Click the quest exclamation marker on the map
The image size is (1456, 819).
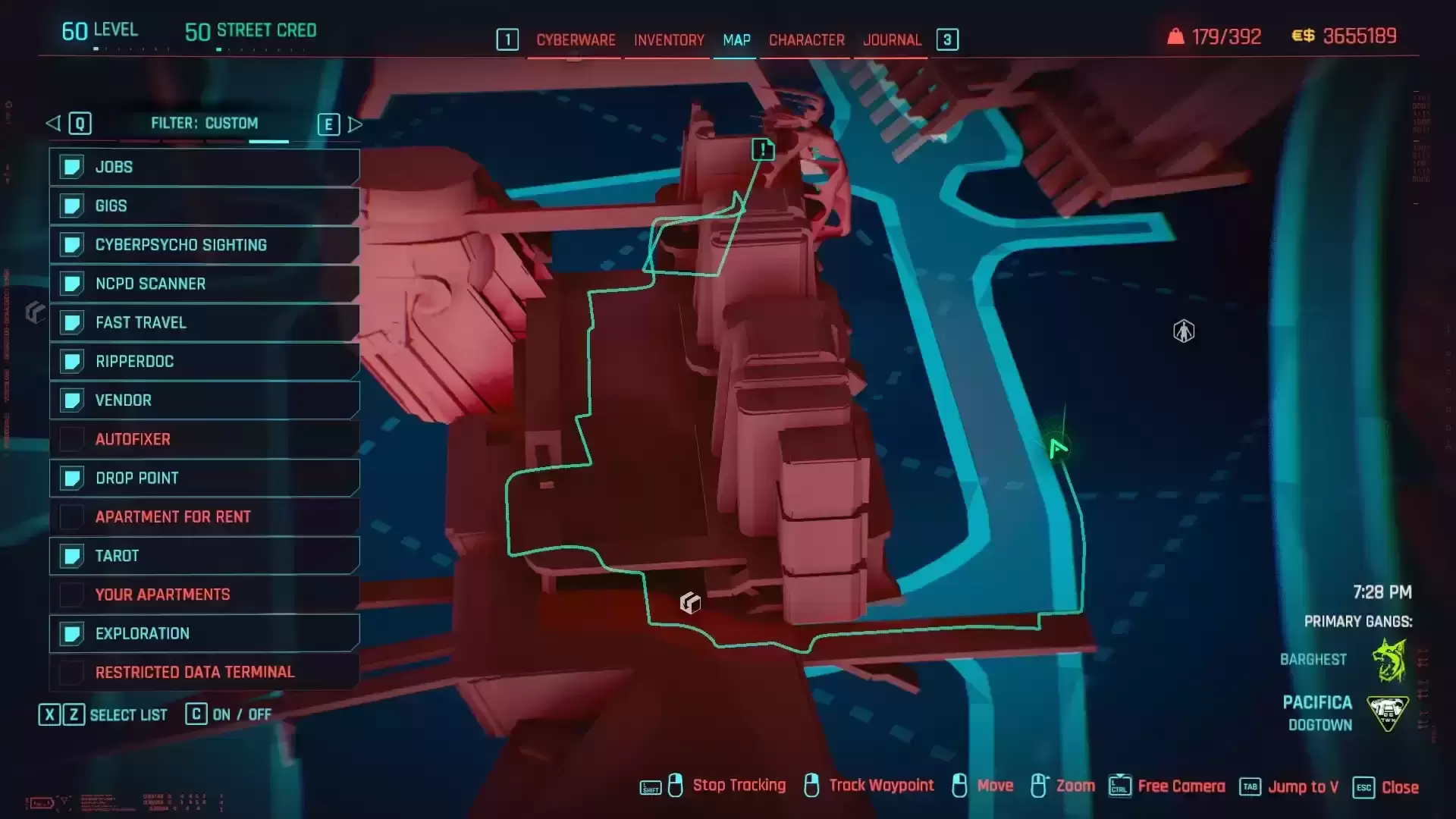(763, 149)
